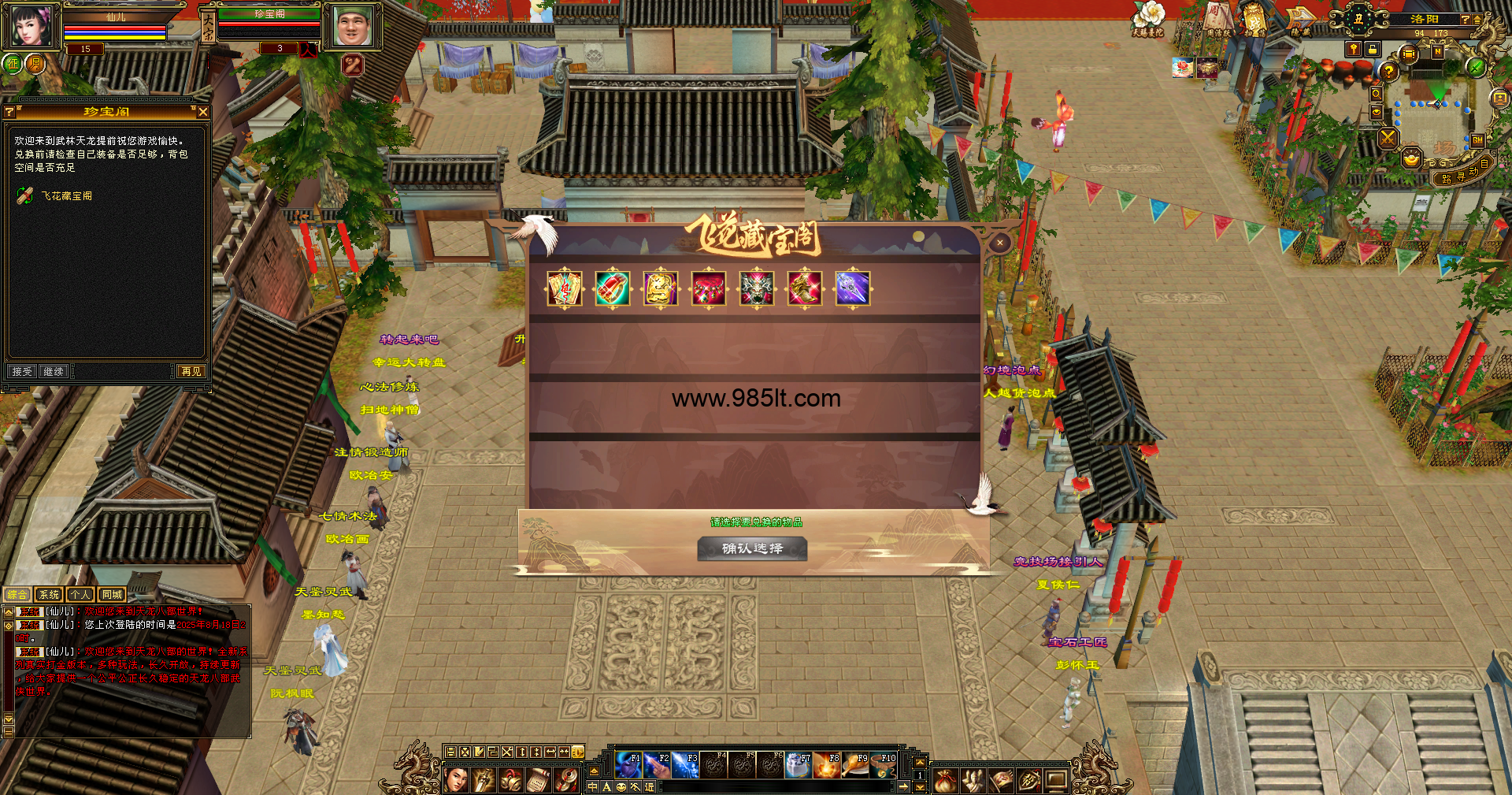This screenshot has width=1512, height=795.
Task: Switch to the 系统 chat tab
Action: pos(49,595)
